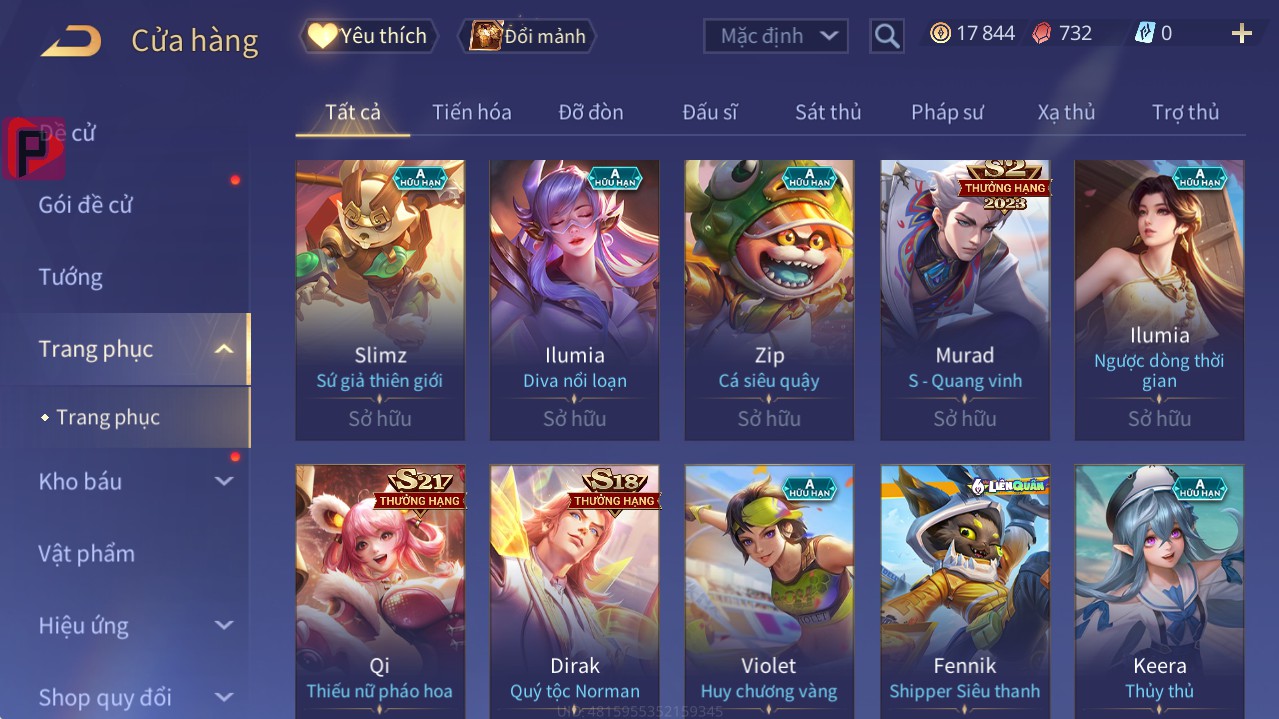Choose the Murad S - Quang vinh skin
1279x719 pixels.
964,300
